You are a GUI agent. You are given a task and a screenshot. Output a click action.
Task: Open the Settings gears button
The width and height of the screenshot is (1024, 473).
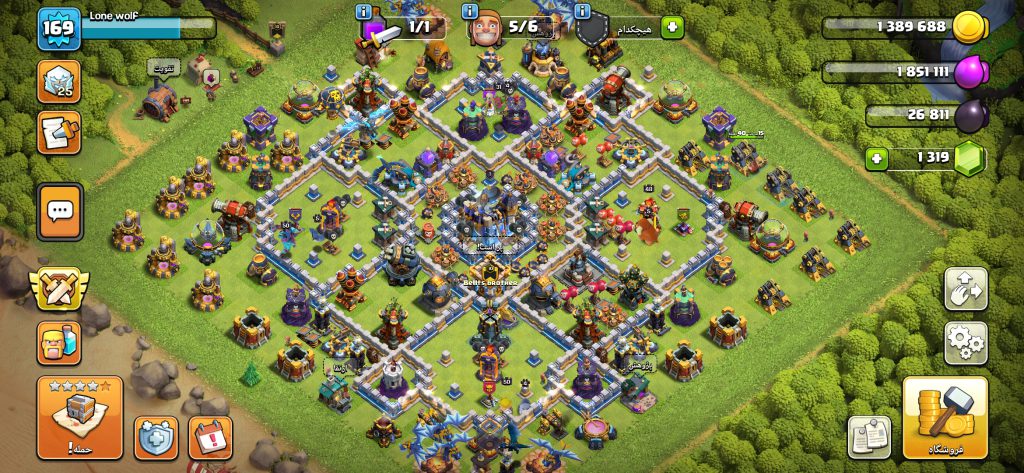point(965,343)
